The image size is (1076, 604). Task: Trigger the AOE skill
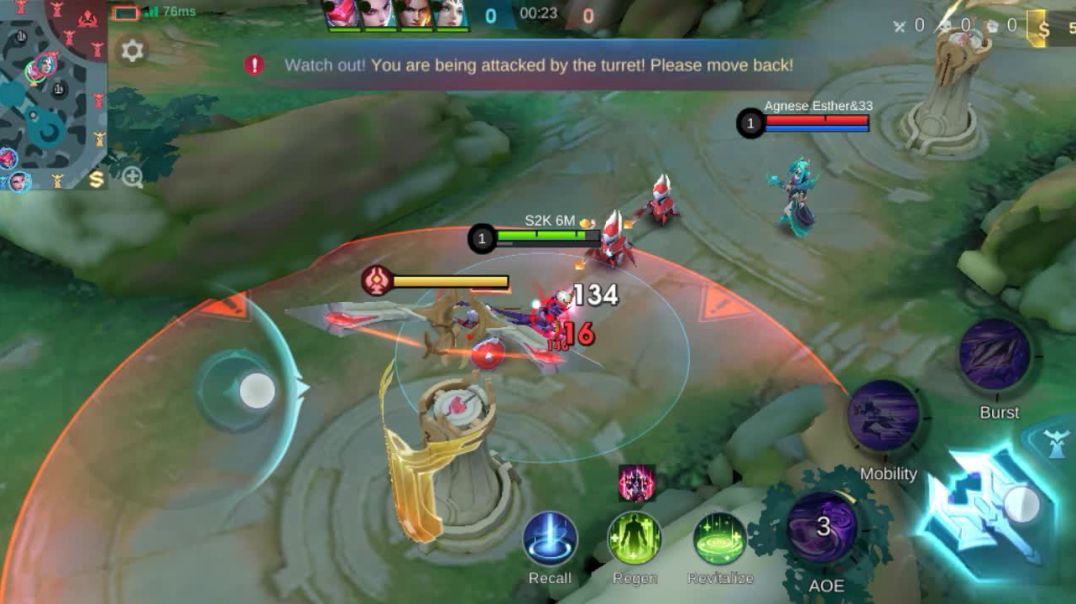click(x=823, y=528)
